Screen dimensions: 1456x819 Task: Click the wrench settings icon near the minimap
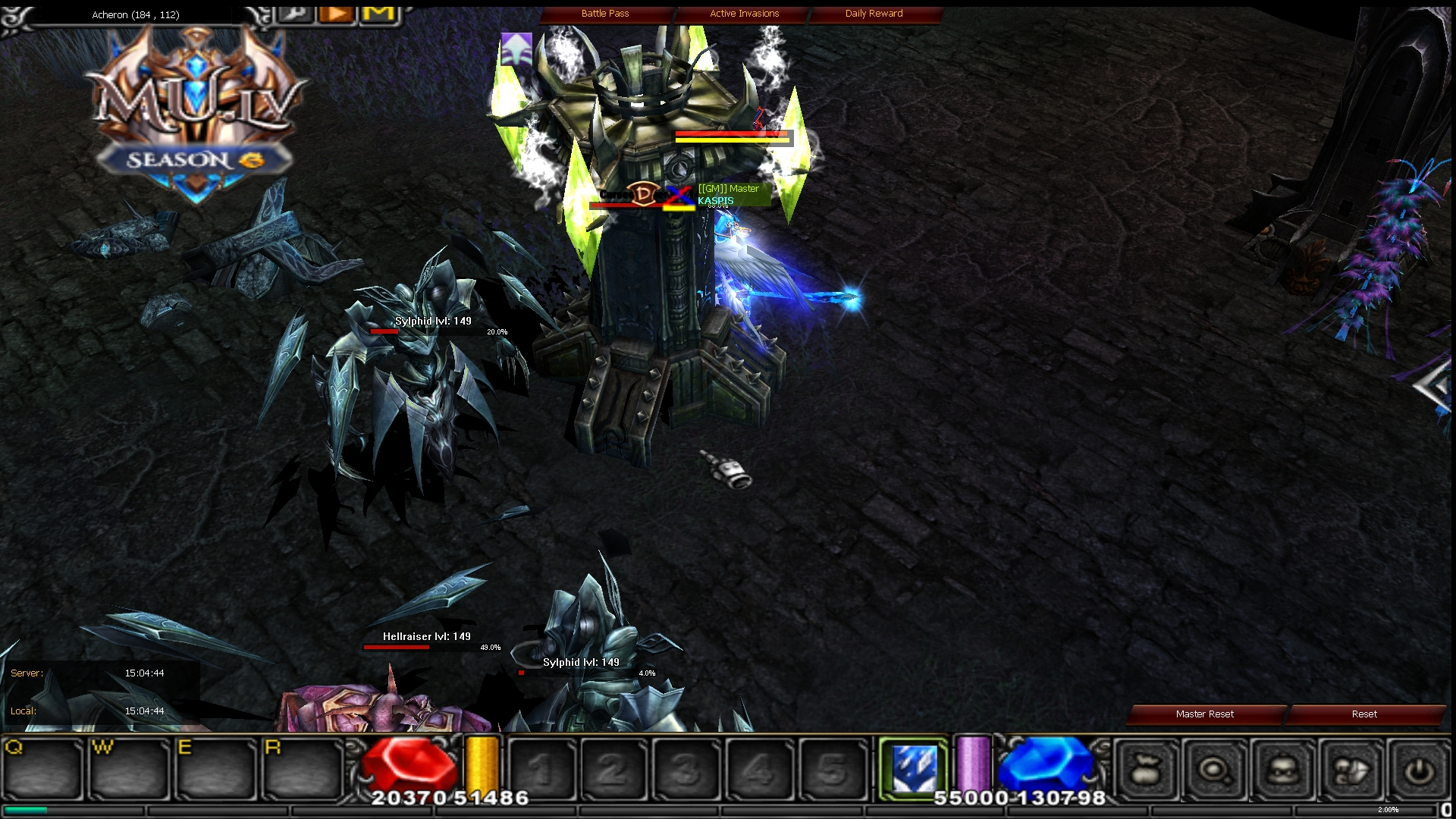tap(295, 13)
